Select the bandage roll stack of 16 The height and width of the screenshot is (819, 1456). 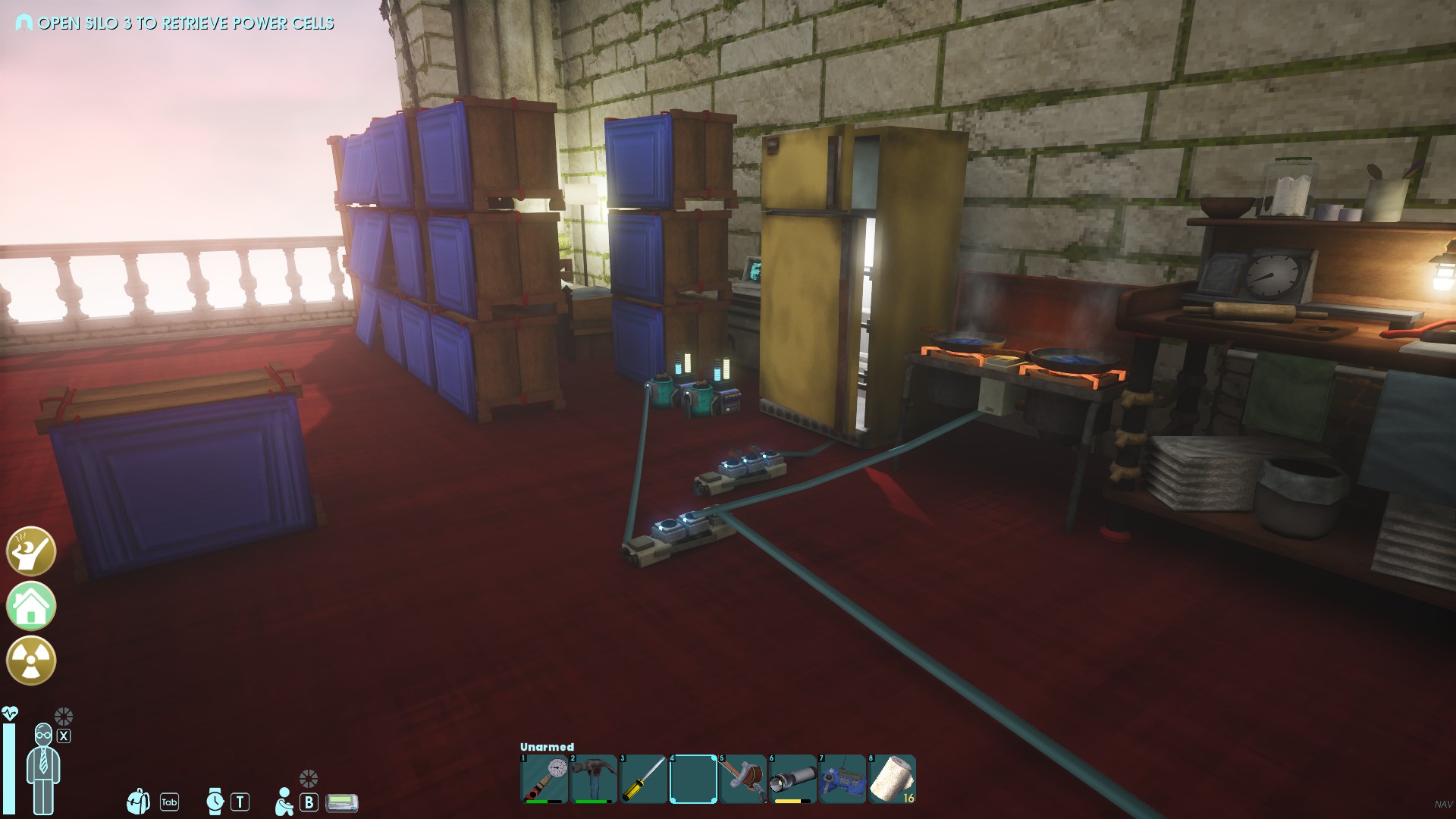click(x=892, y=778)
